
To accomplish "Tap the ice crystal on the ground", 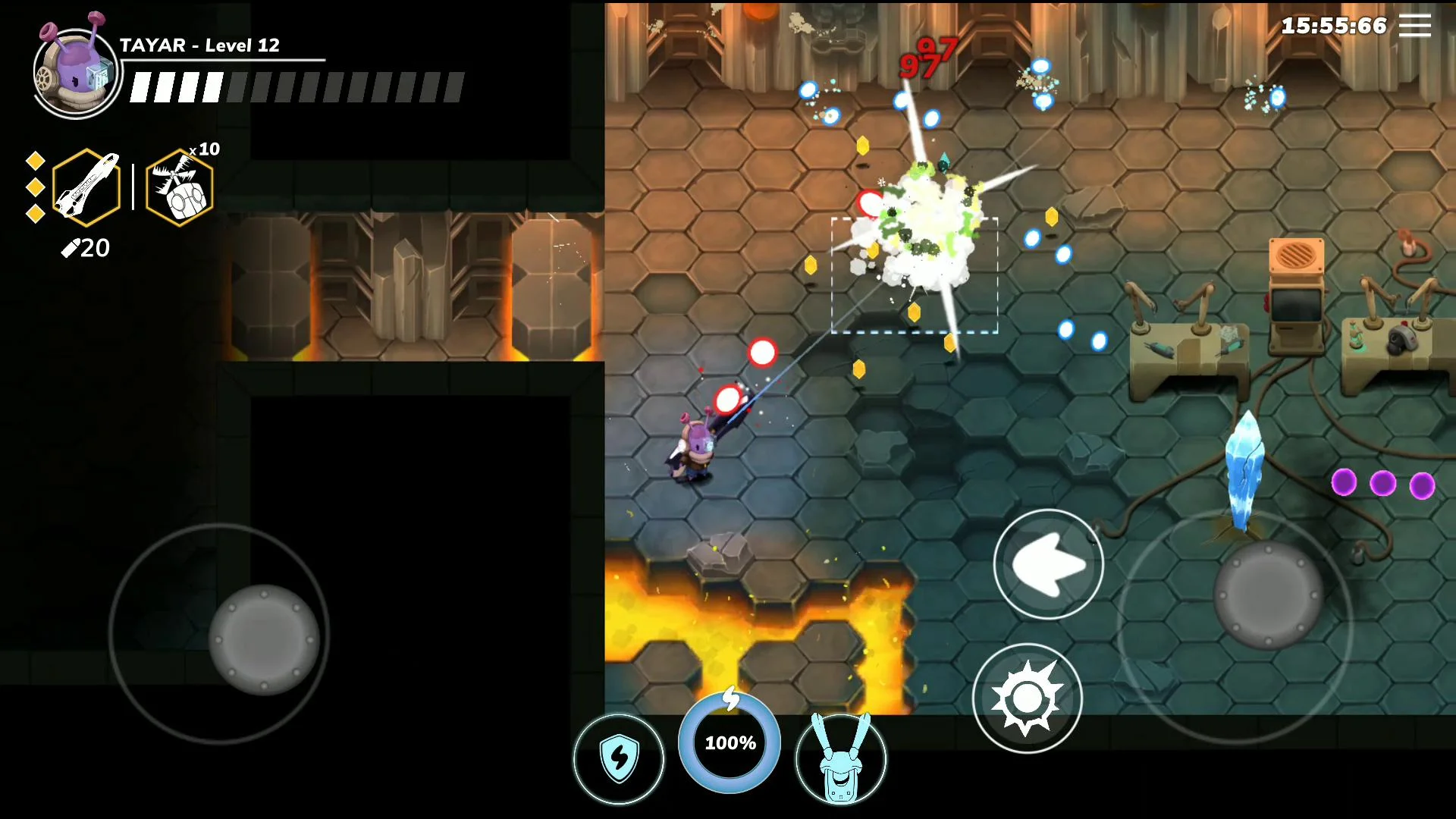I will 1243,470.
